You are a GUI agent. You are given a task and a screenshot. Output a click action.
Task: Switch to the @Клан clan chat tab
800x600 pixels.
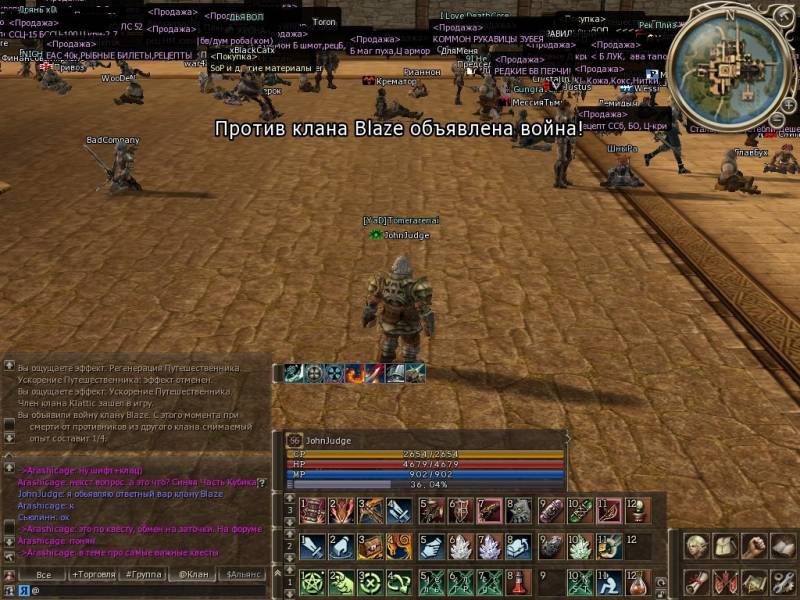(x=190, y=575)
